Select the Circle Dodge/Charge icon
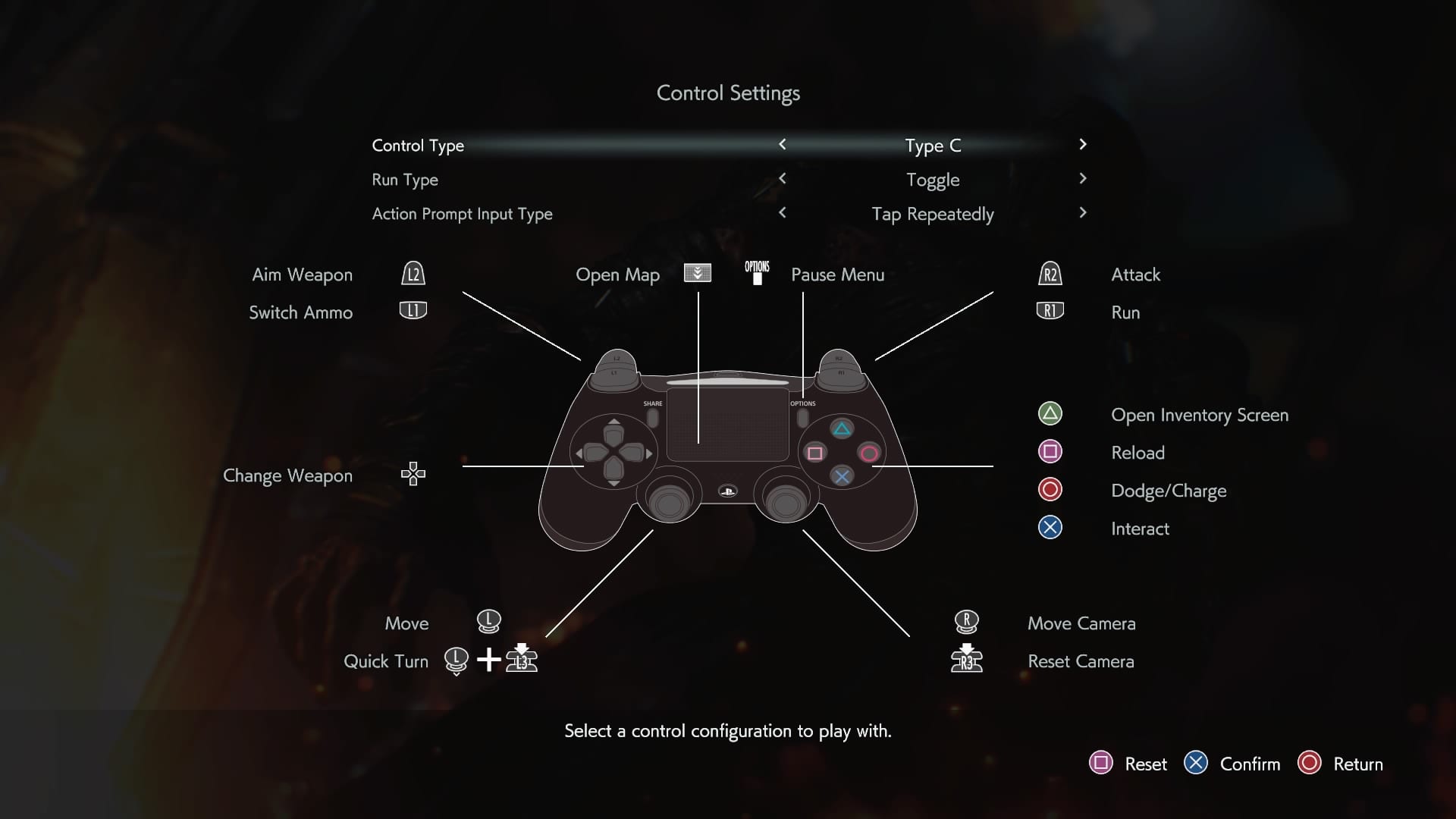1456x819 pixels. (x=1050, y=490)
